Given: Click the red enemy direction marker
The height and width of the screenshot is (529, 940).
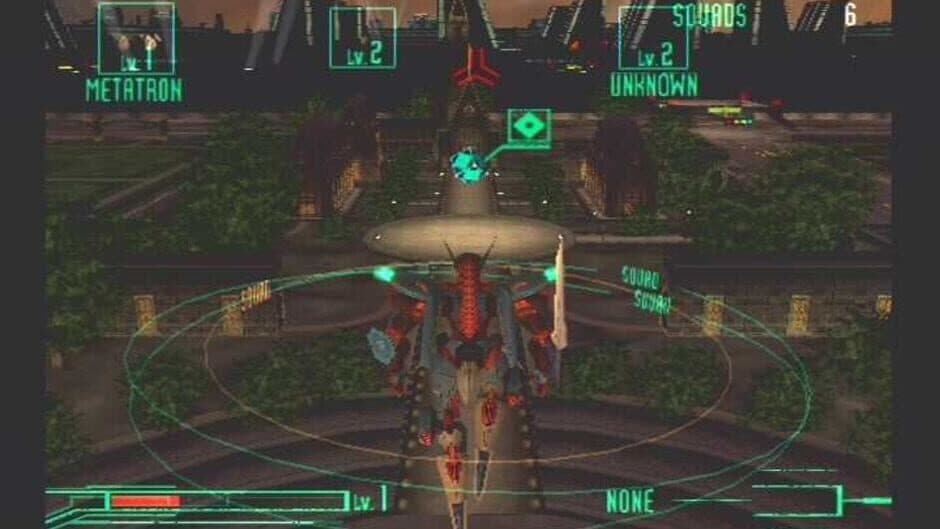Looking at the screenshot, I should click(476, 68).
